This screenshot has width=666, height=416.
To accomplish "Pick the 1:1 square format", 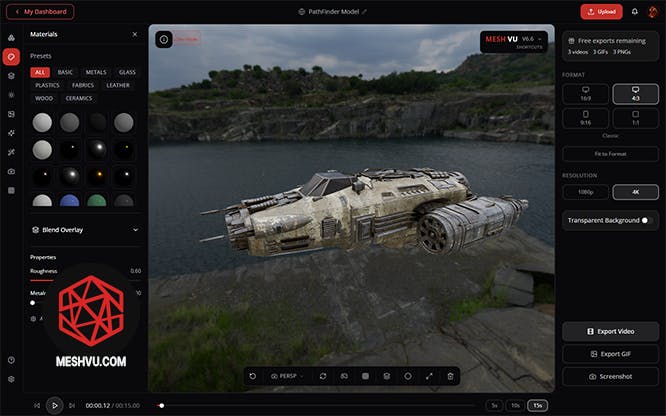I will pyautogui.click(x=635, y=118).
